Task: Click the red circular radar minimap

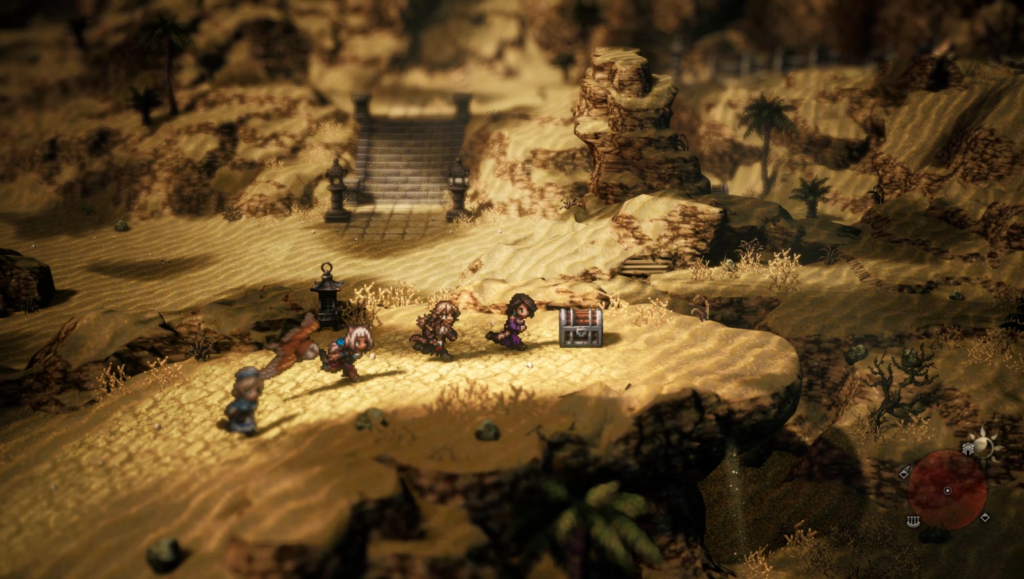Action: click(x=946, y=489)
